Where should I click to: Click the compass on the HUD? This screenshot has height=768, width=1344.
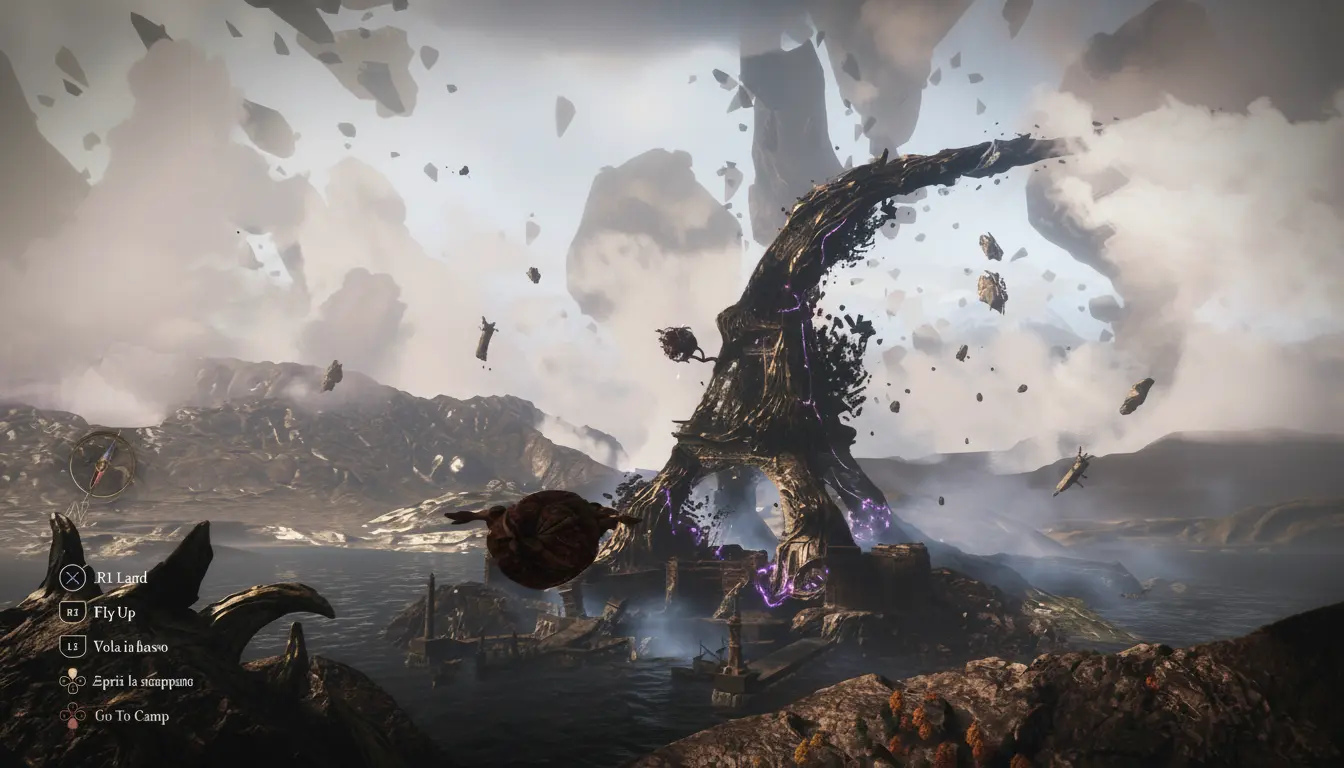coord(102,464)
